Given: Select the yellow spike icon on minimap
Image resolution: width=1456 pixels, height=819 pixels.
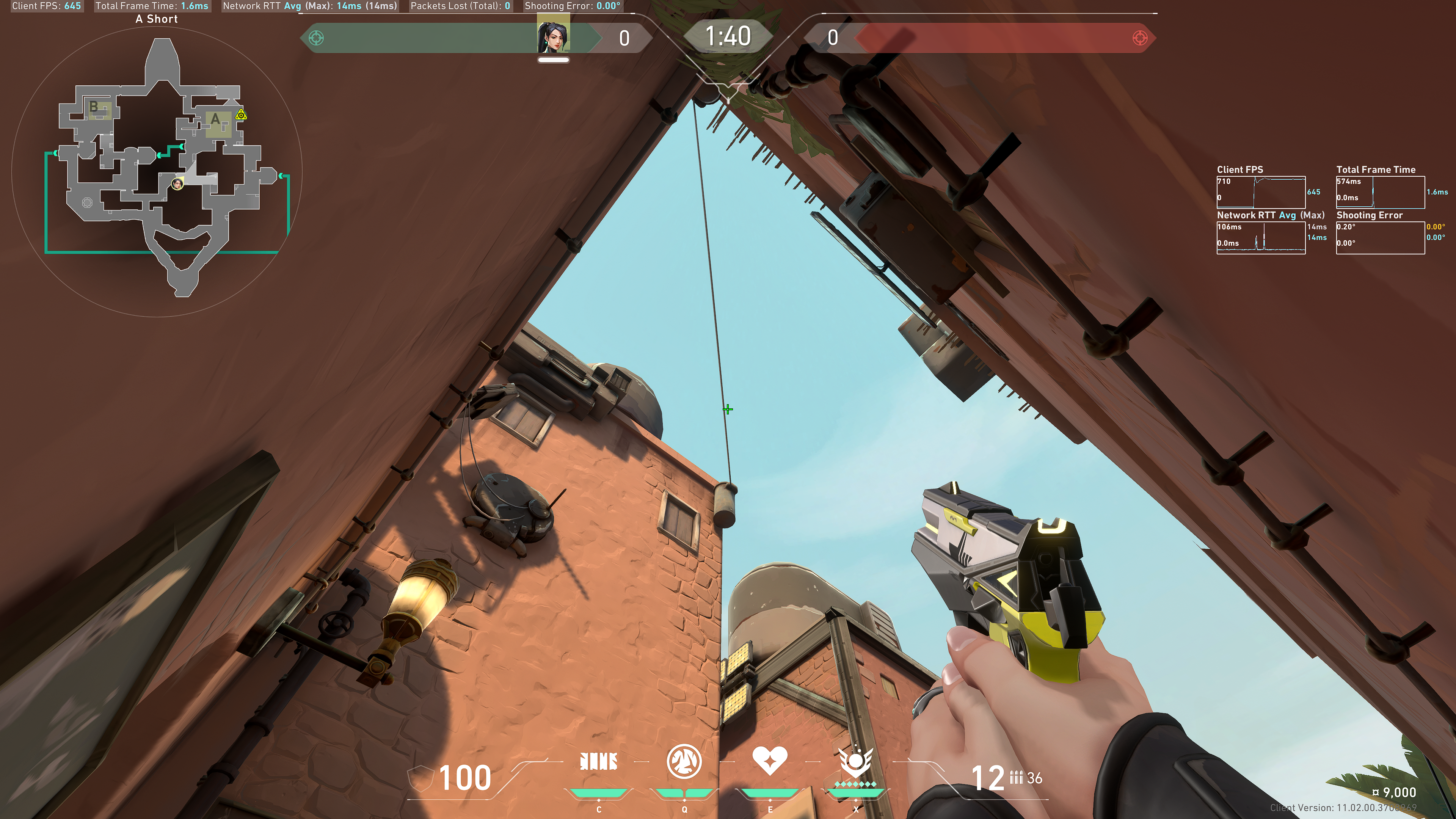Looking at the screenshot, I should (x=242, y=115).
